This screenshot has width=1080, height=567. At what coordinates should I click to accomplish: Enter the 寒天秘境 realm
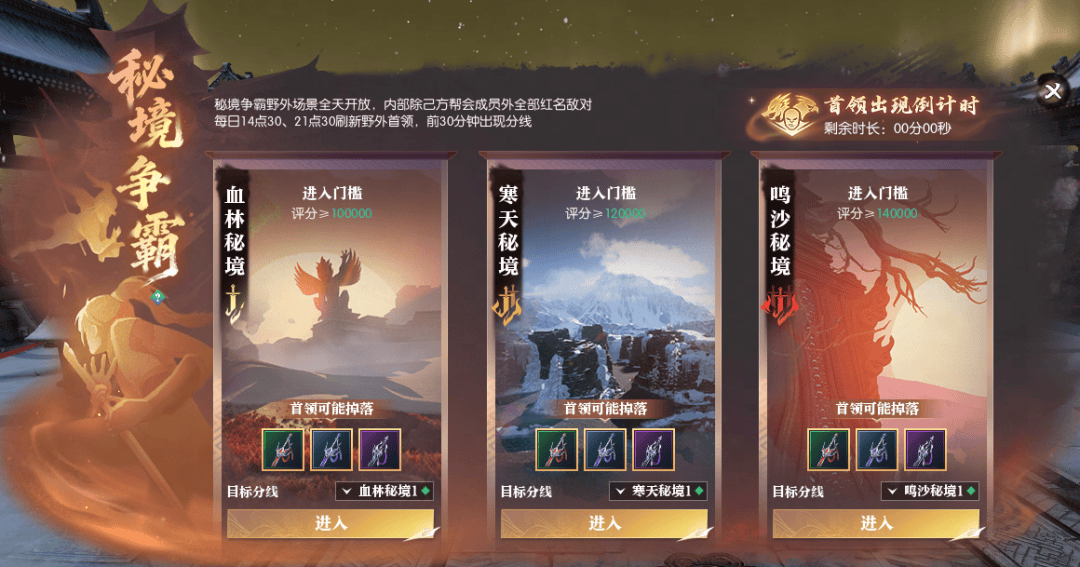tap(604, 523)
